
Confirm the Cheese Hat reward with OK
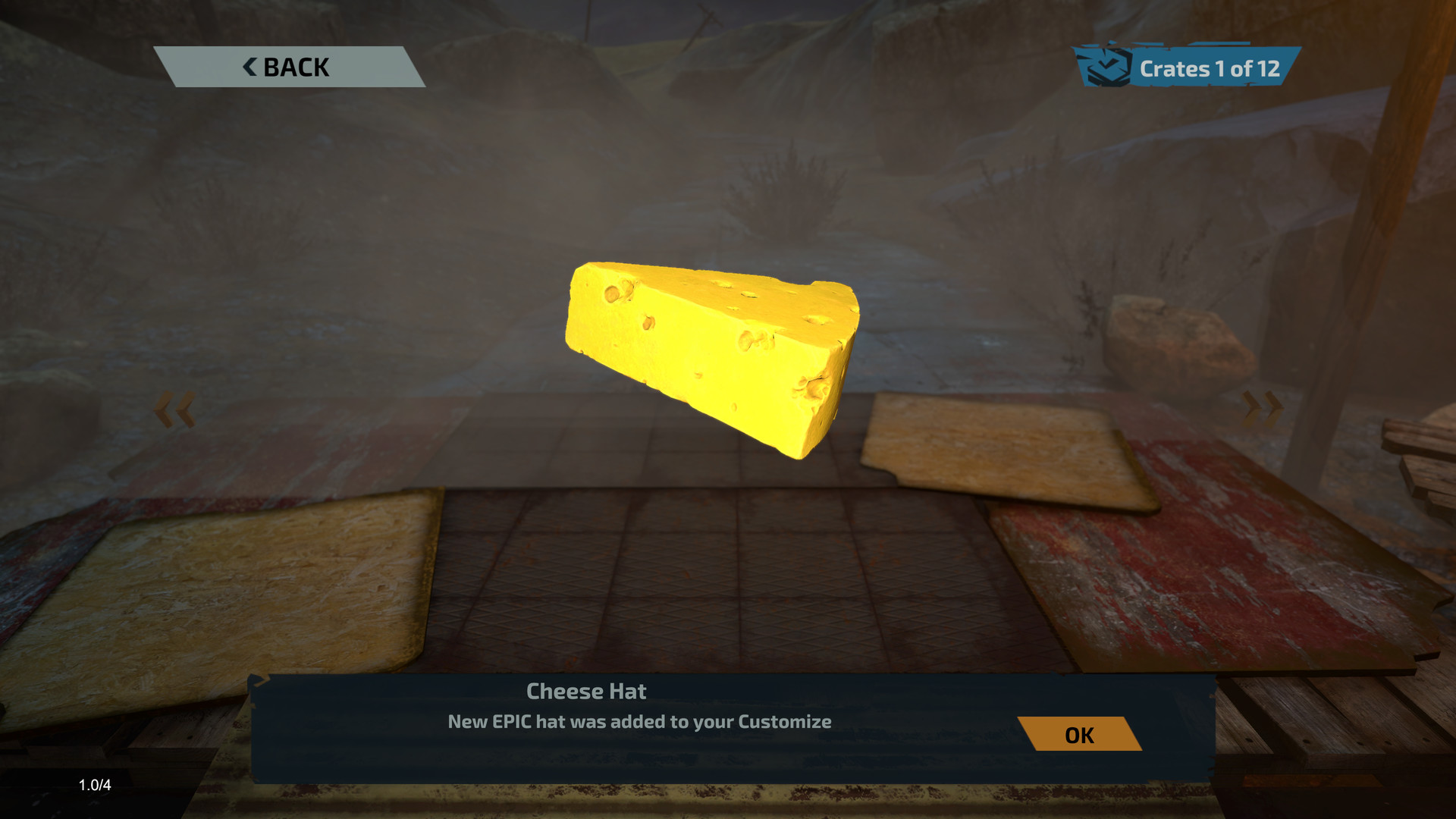click(1079, 735)
